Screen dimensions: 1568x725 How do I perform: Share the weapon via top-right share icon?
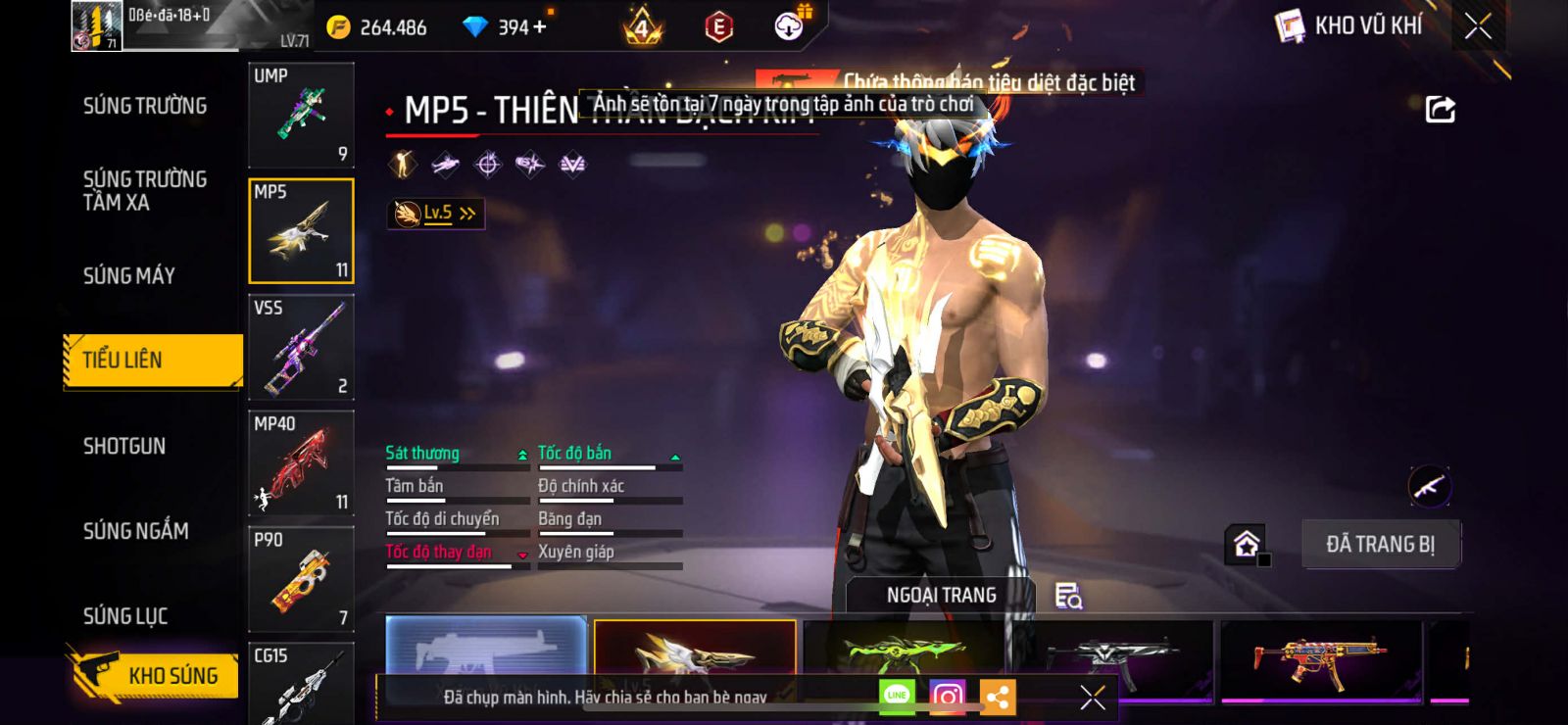(1440, 110)
